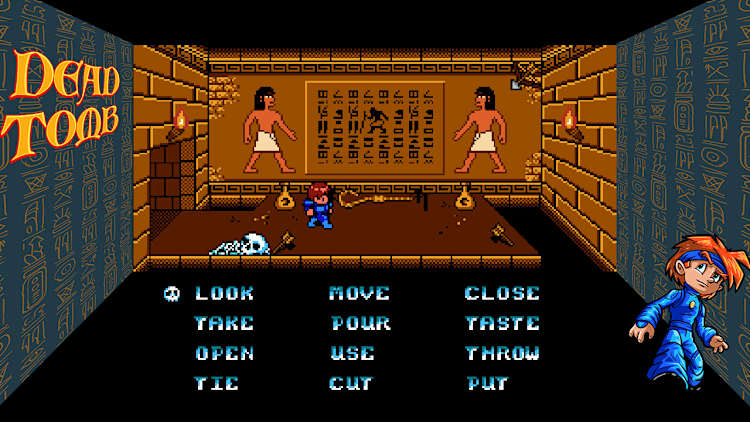
Task: Choose the THROW action
Action: point(502,354)
